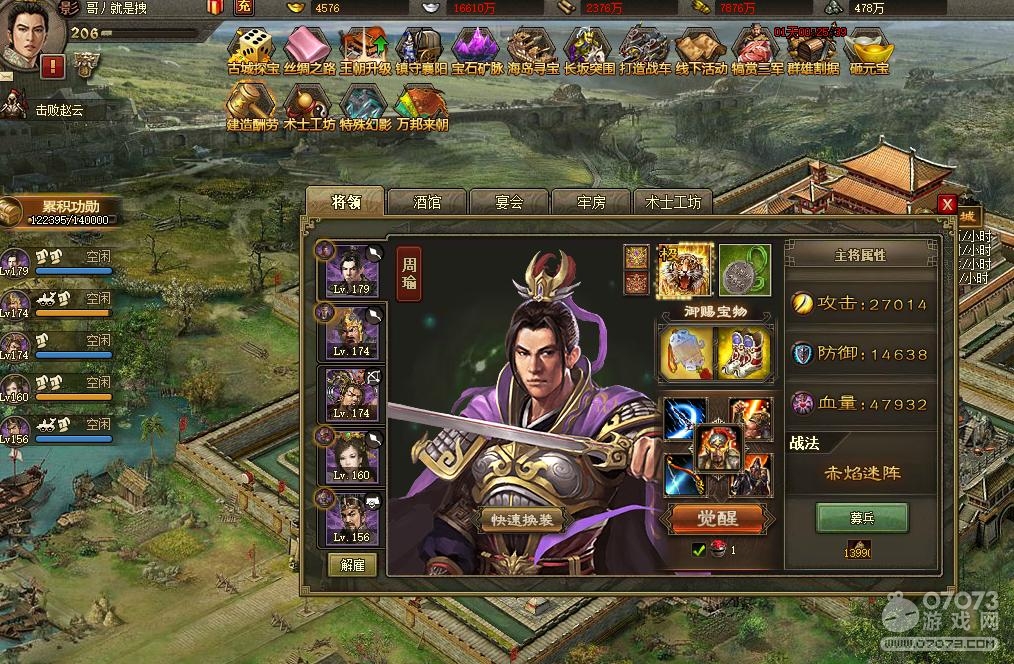The image size is (1014, 664).
Task: Close the general panel with the red X
Action: tap(946, 204)
